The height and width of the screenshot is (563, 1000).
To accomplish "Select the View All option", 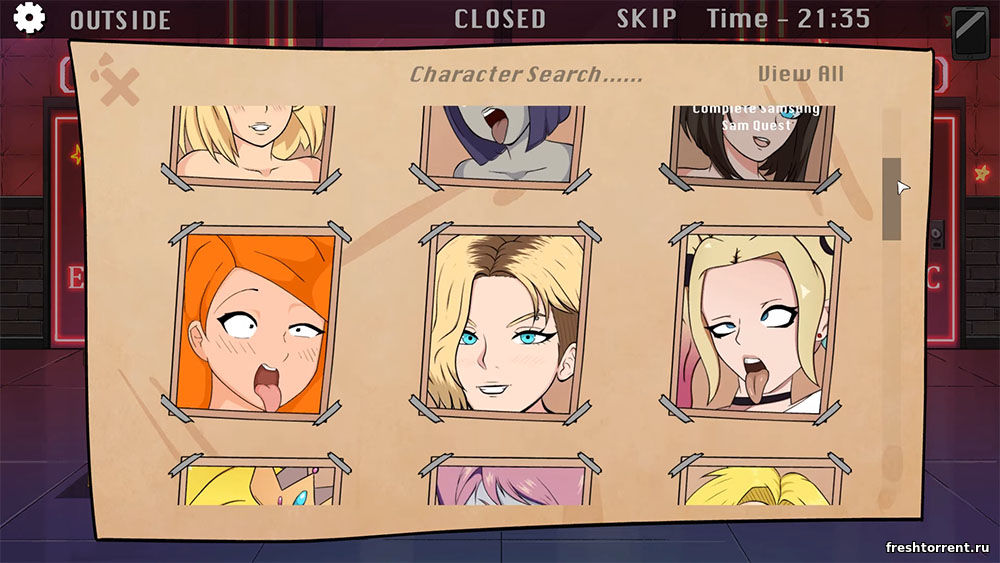I will (x=800, y=74).
